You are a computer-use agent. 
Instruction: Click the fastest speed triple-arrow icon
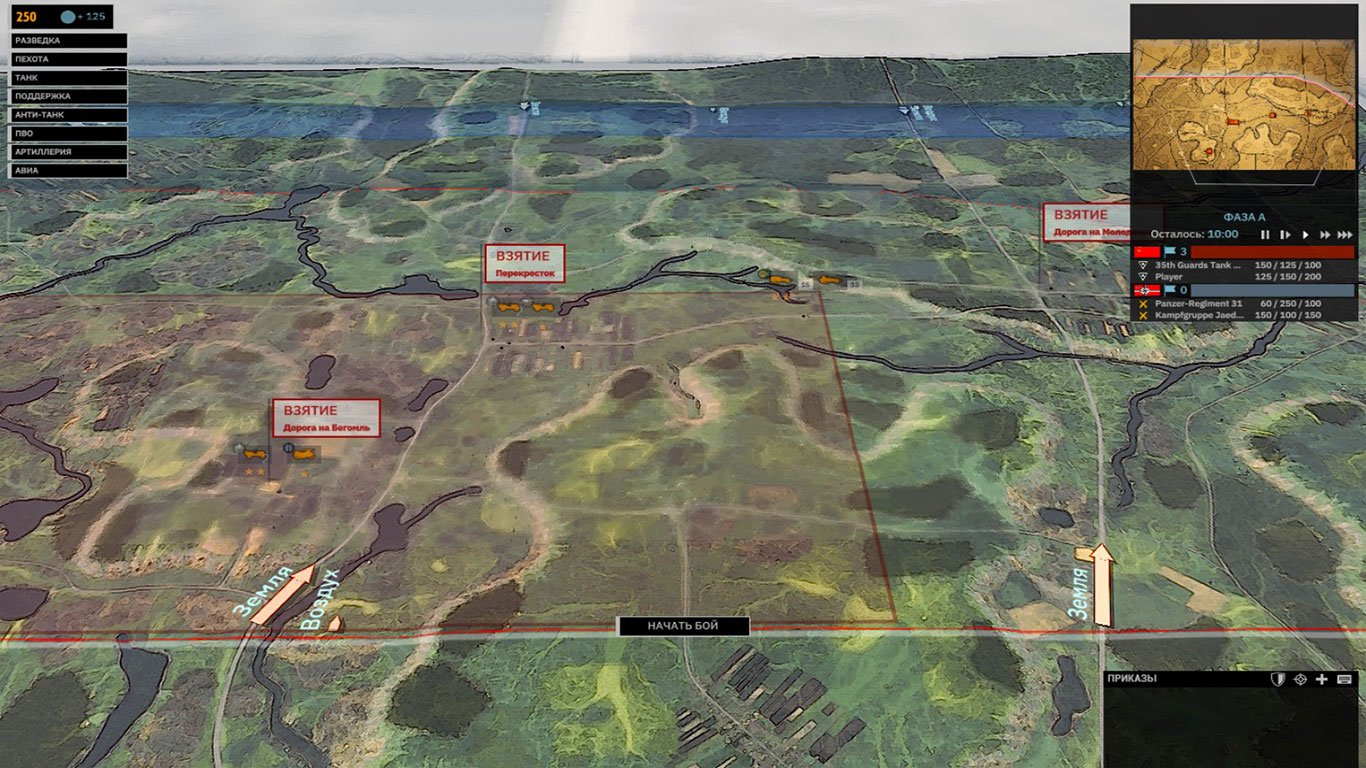1344,235
